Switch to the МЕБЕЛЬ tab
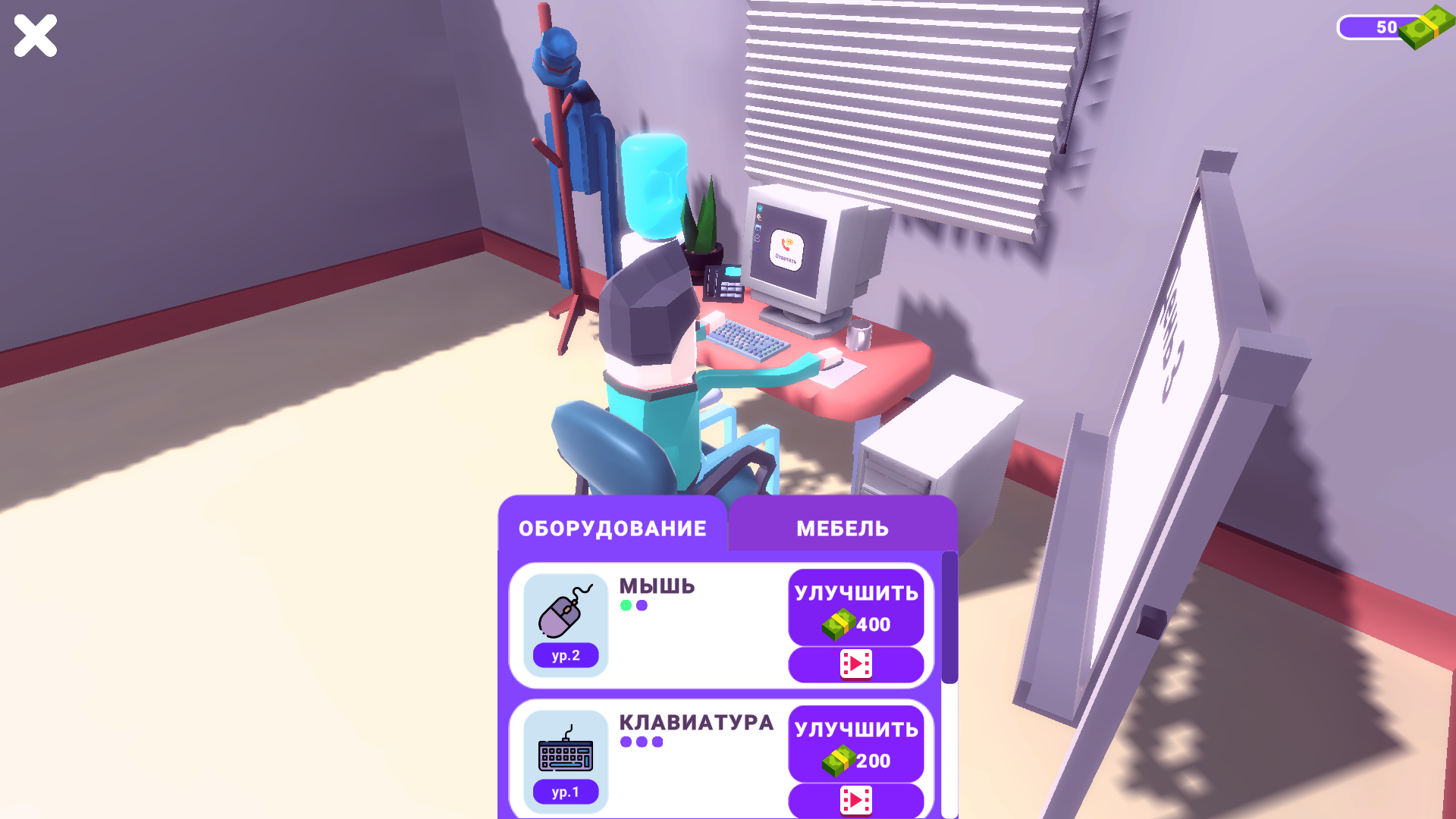 [842, 528]
